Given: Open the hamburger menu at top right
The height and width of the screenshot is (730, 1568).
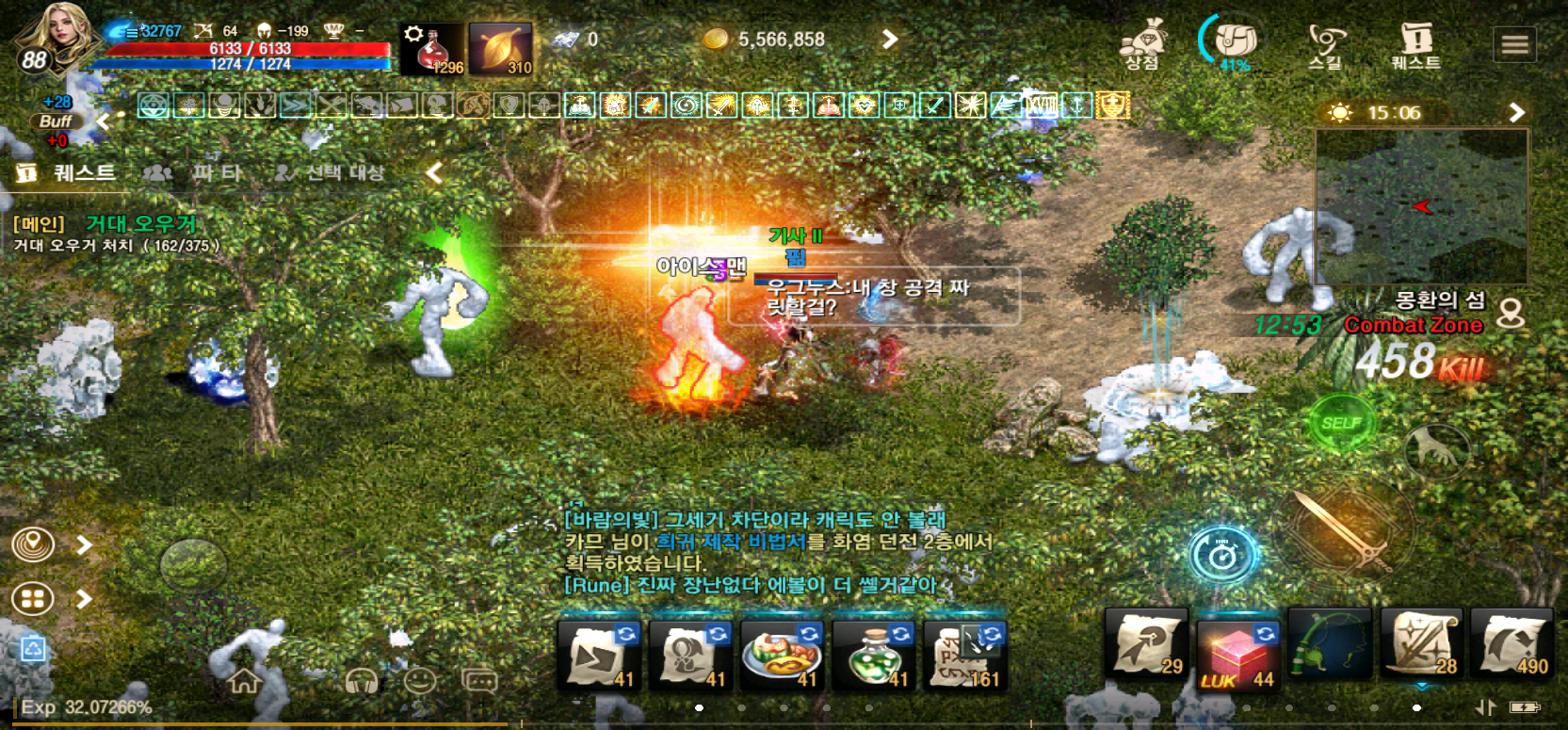Looking at the screenshot, I should click(1513, 42).
